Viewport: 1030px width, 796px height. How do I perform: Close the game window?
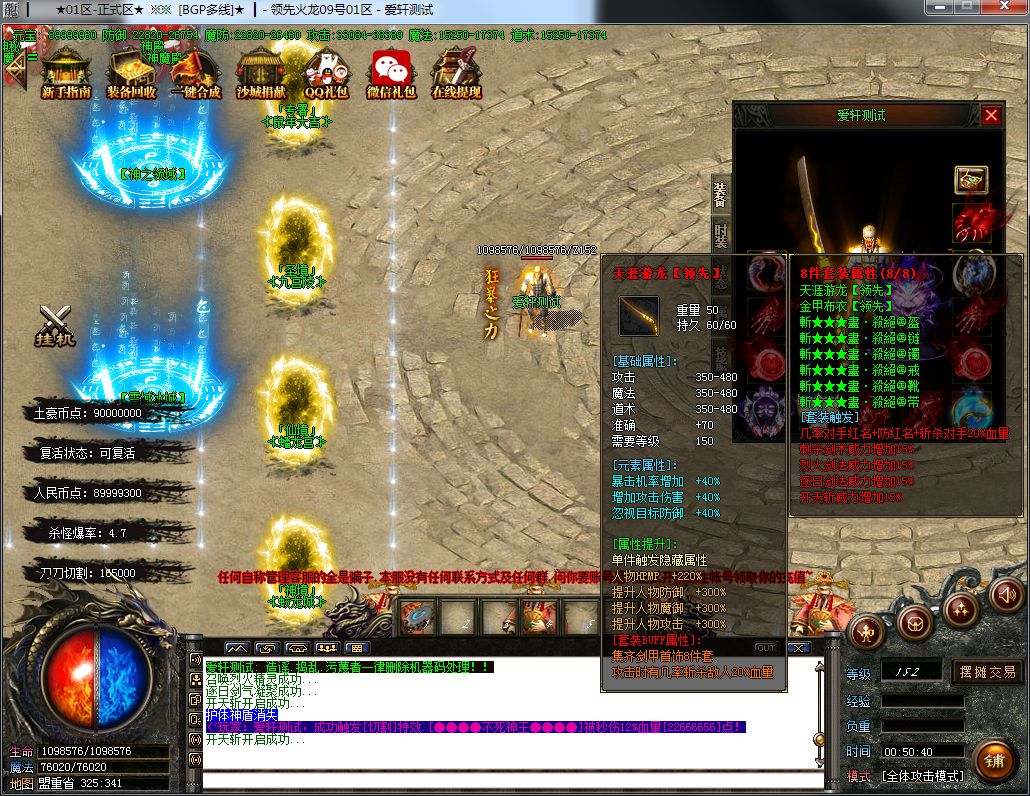pos(1003,8)
